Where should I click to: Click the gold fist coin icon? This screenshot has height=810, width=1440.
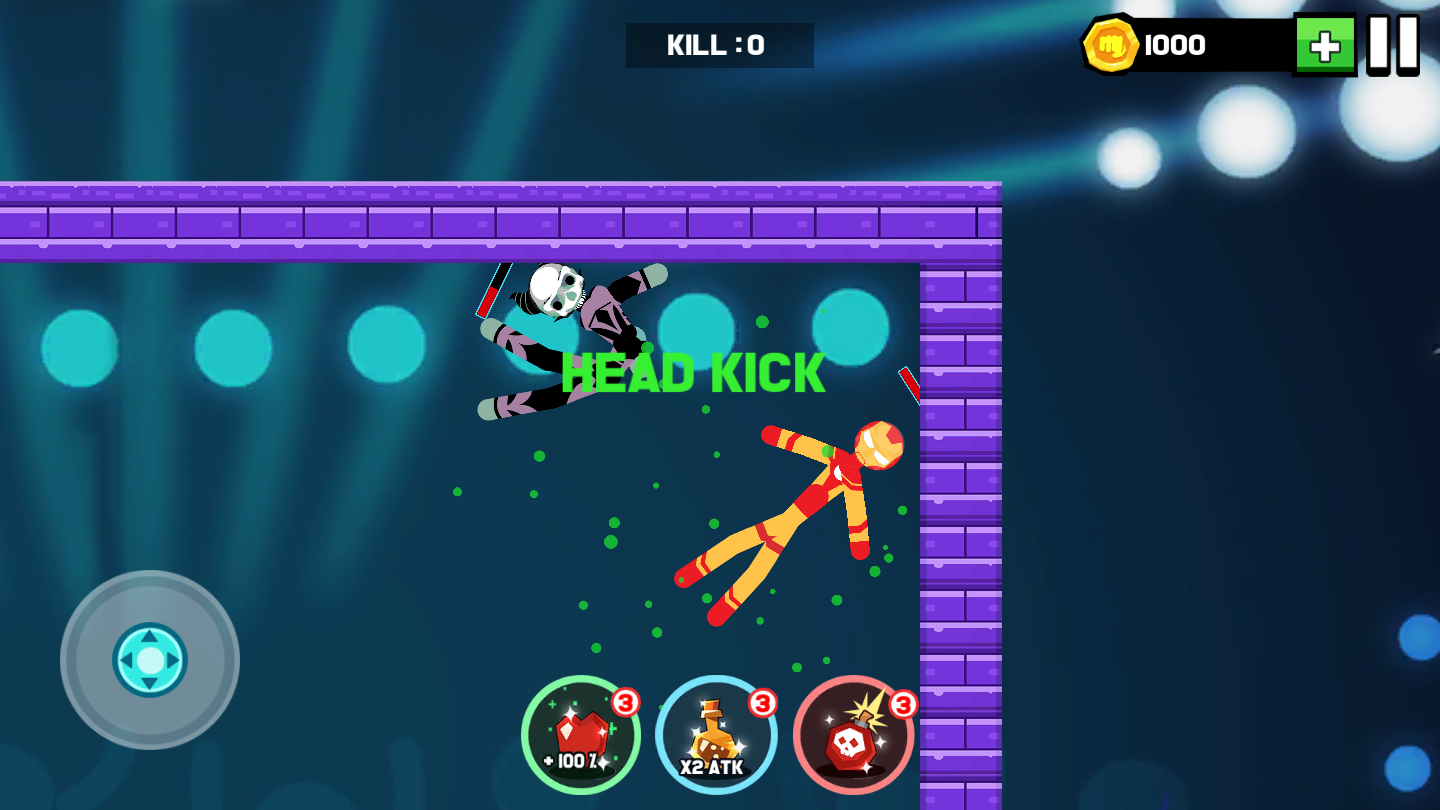(1111, 45)
